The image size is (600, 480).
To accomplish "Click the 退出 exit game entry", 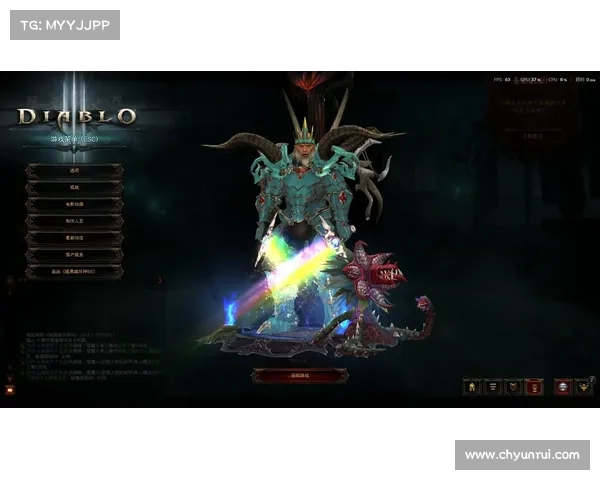I will click(x=74, y=271).
